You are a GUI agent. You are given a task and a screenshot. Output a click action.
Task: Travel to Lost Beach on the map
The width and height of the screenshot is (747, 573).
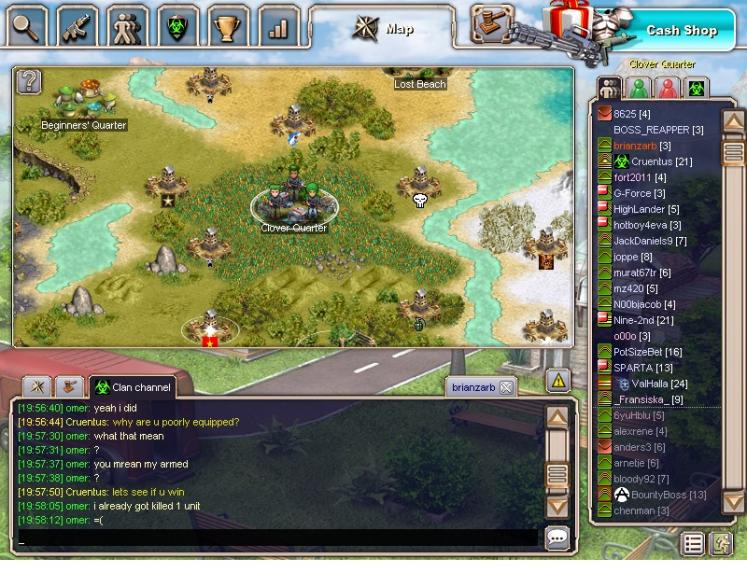[x=420, y=80]
